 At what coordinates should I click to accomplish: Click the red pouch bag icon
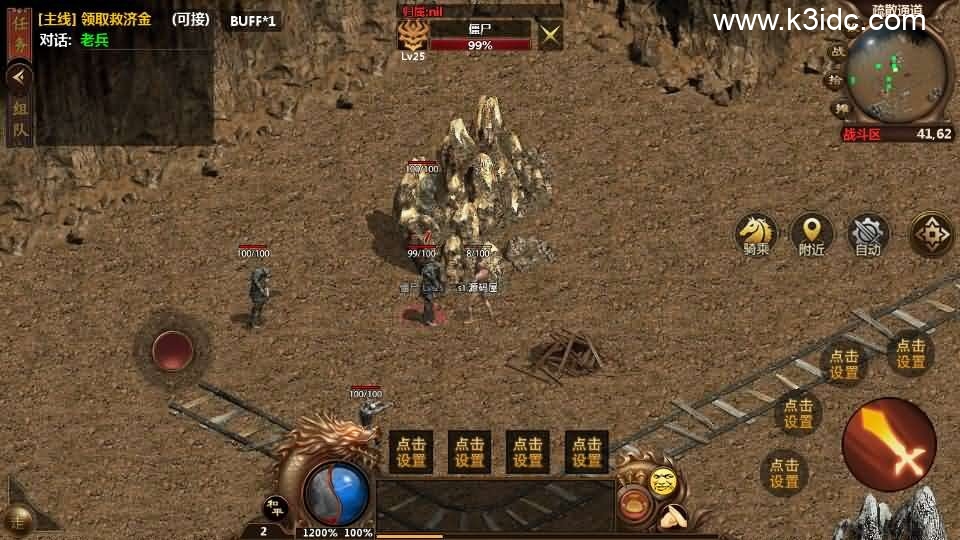point(632,503)
